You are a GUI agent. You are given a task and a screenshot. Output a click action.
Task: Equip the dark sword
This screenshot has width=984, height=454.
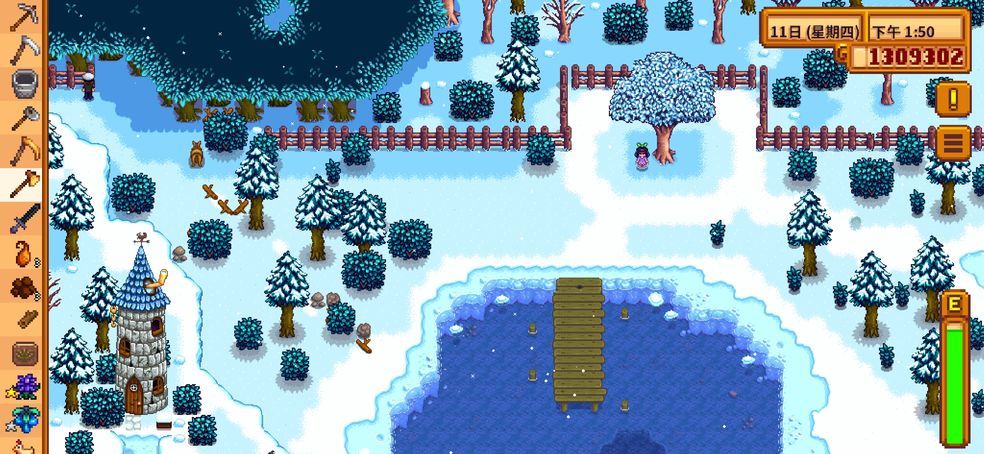pyautogui.click(x=23, y=218)
